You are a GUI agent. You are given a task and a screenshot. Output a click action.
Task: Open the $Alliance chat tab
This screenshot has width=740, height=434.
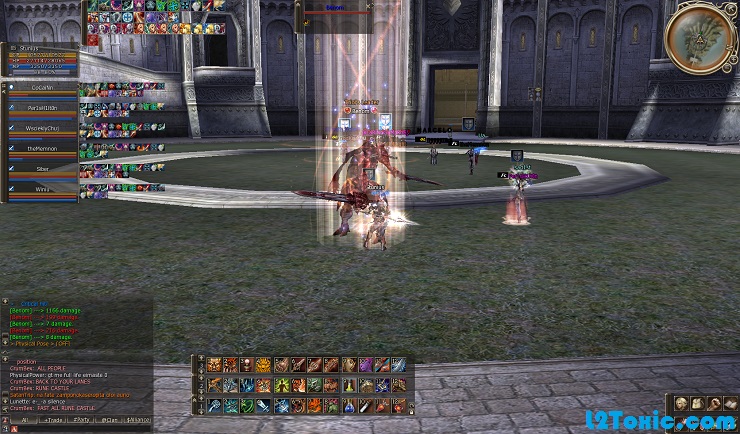point(139,420)
